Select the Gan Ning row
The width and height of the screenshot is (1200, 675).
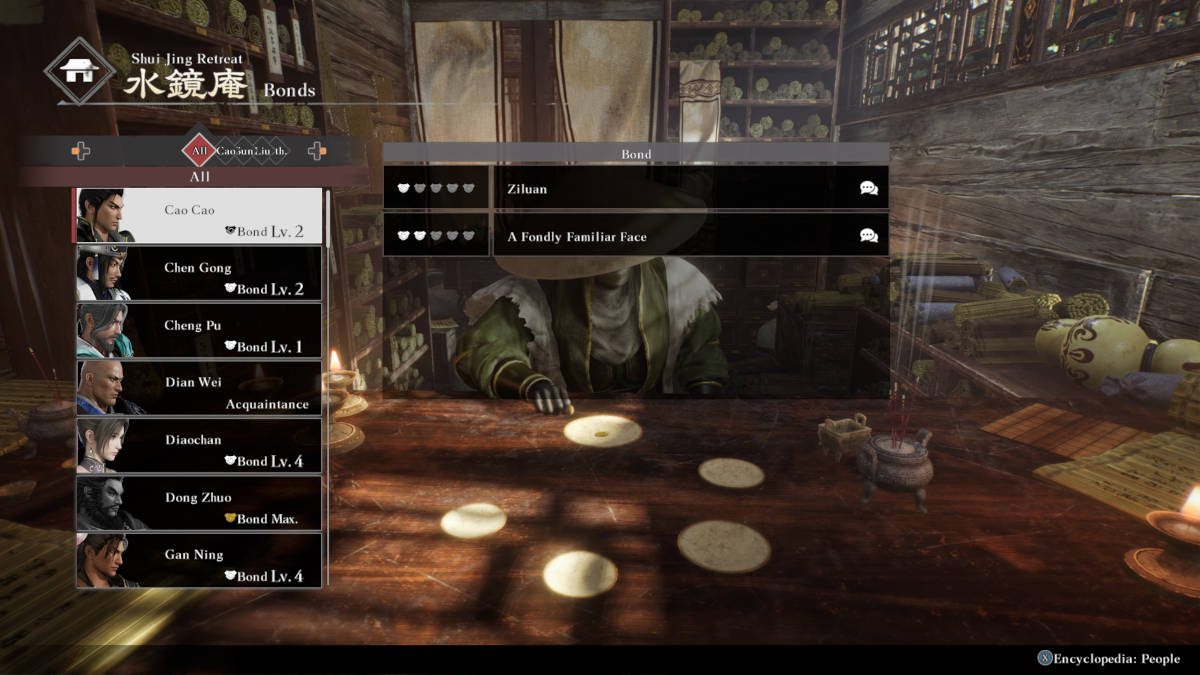click(199, 560)
